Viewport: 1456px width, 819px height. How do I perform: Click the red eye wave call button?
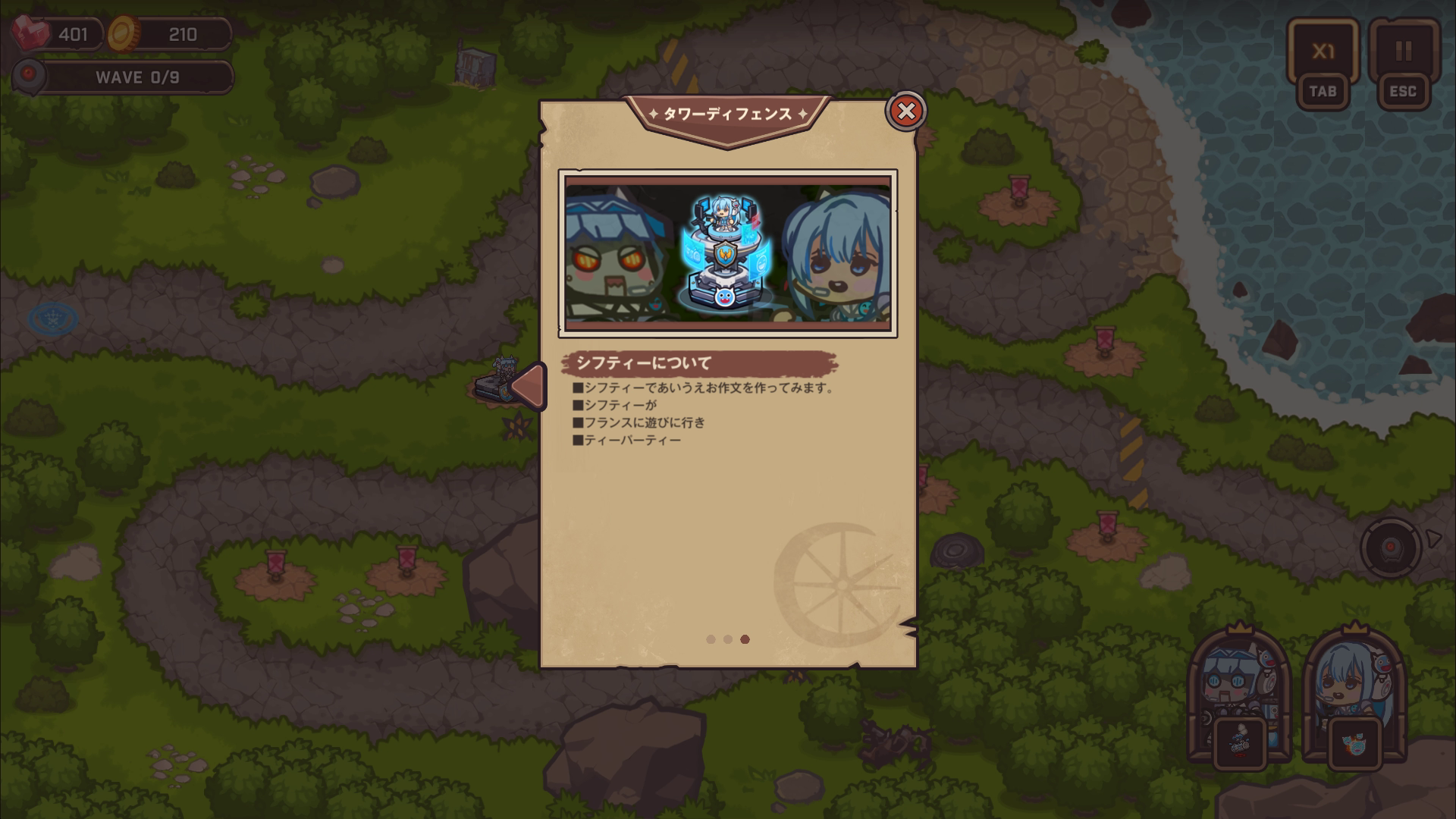point(1390,548)
